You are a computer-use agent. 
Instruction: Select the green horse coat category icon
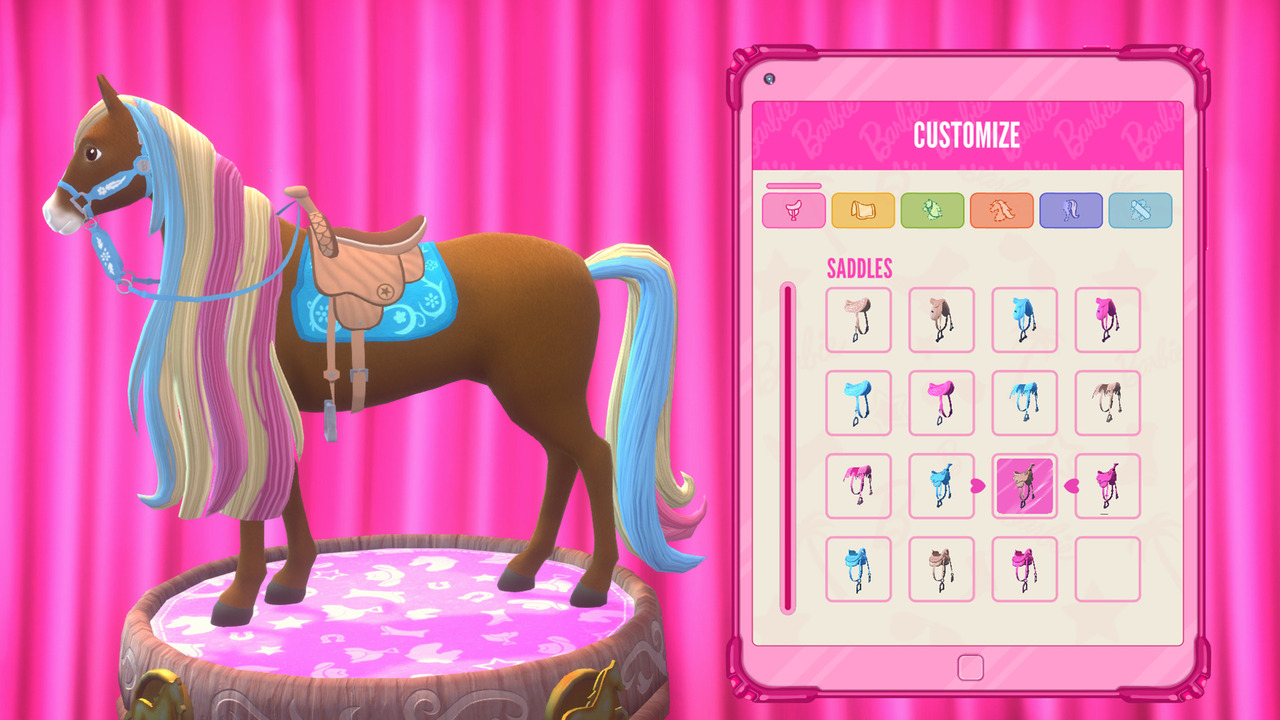(933, 210)
